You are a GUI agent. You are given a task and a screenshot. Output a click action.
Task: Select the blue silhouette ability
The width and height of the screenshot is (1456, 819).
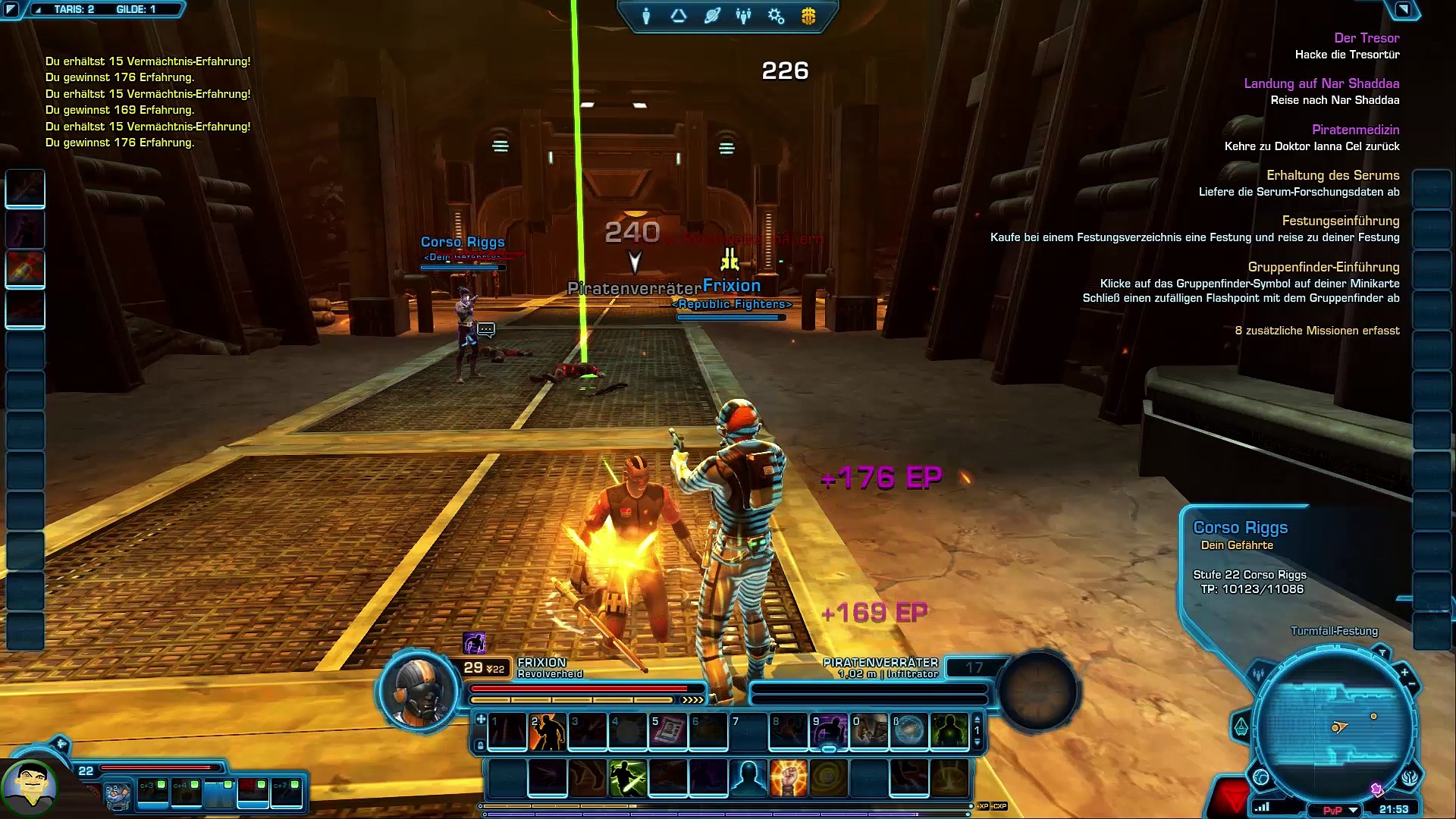click(748, 778)
